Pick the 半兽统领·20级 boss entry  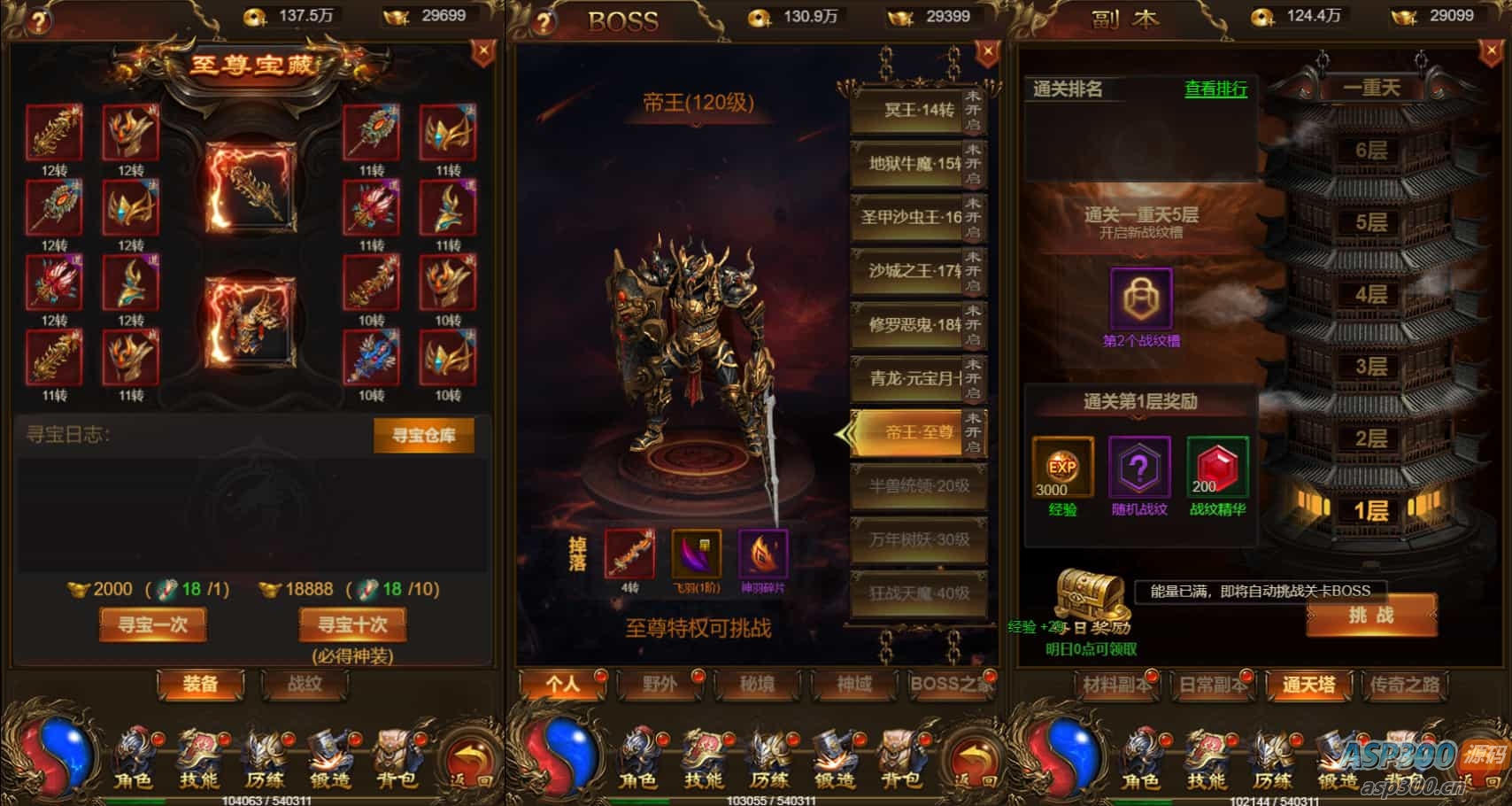(x=918, y=485)
